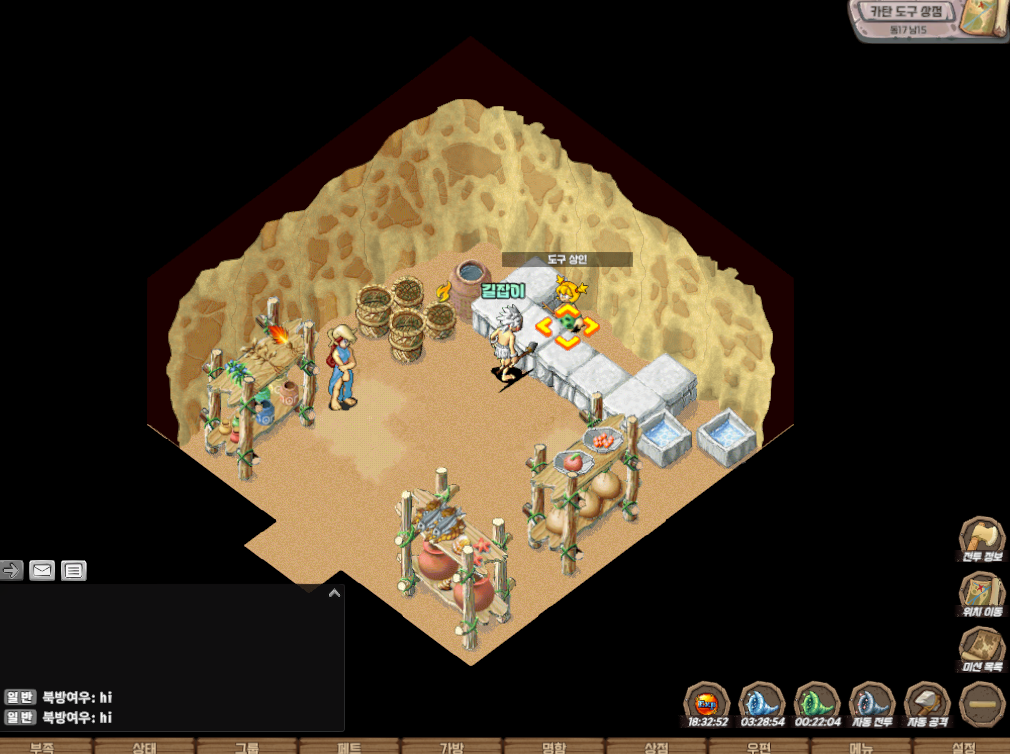Open the 설정 settings menu
This screenshot has height=754, width=1010.
(x=963, y=747)
